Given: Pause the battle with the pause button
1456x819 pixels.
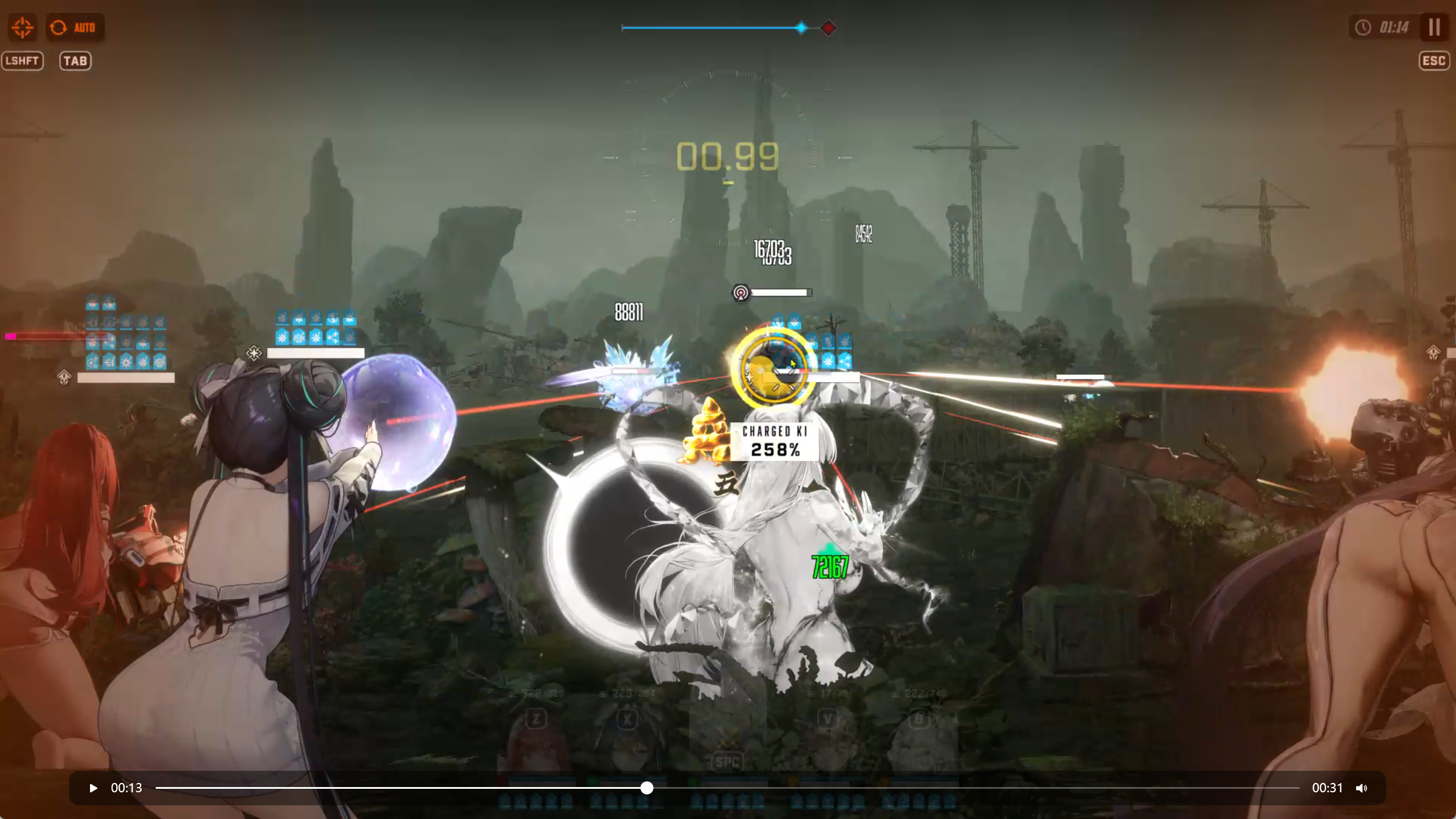Looking at the screenshot, I should click(x=1434, y=27).
